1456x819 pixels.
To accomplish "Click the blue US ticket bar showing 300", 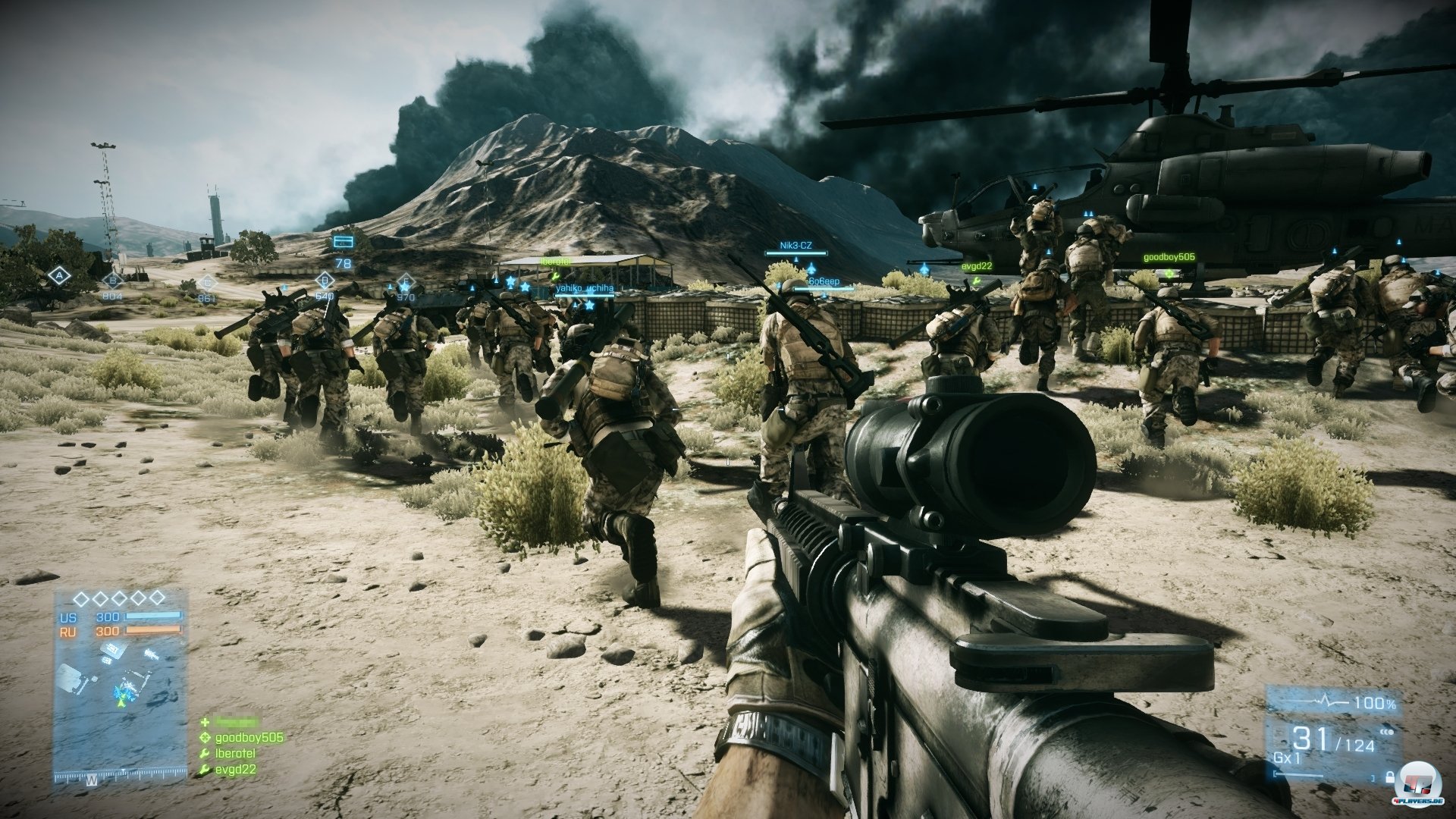I will tap(152, 616).
